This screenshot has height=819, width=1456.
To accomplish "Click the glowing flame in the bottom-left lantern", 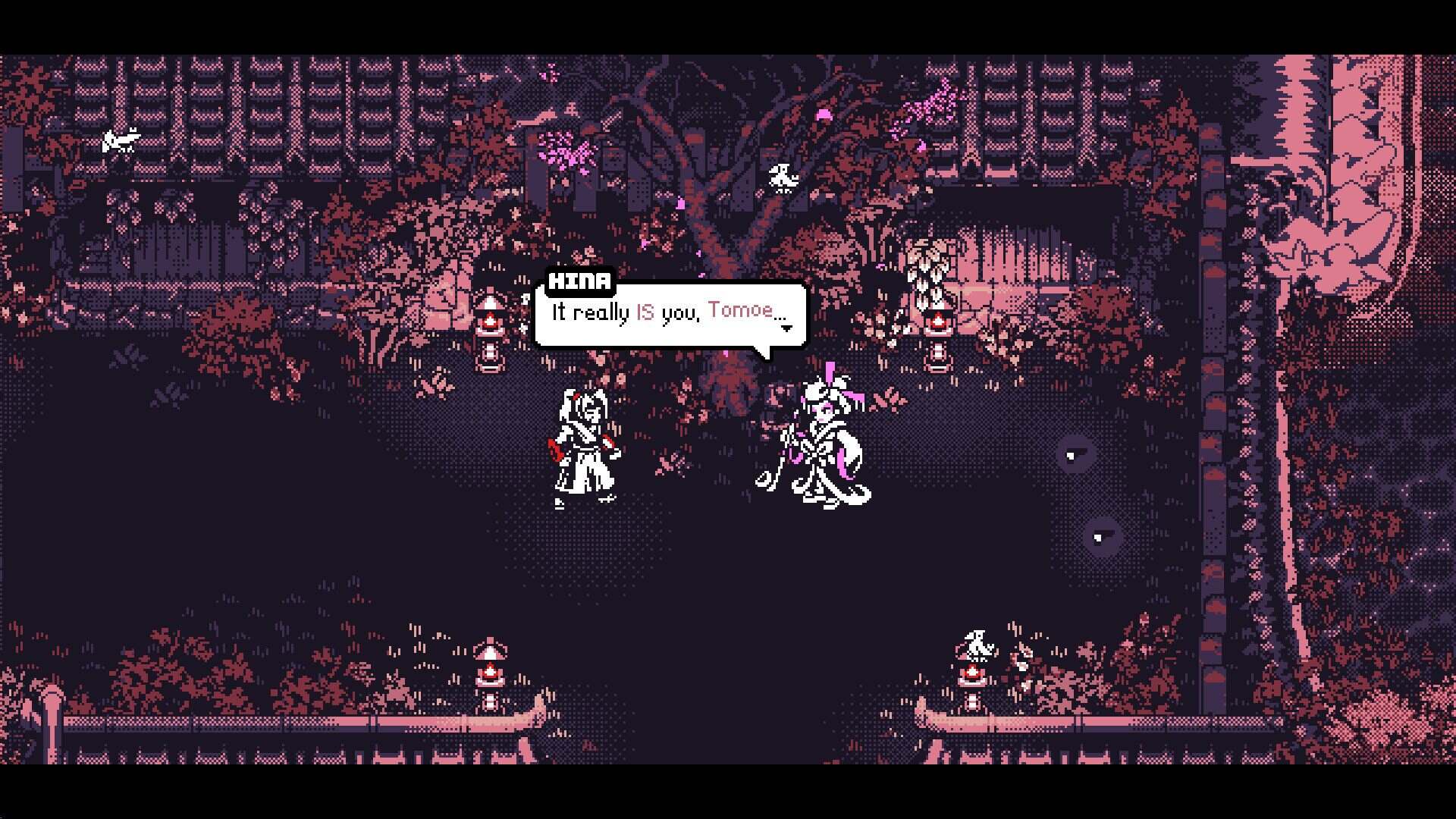I will tap(491, 671).
